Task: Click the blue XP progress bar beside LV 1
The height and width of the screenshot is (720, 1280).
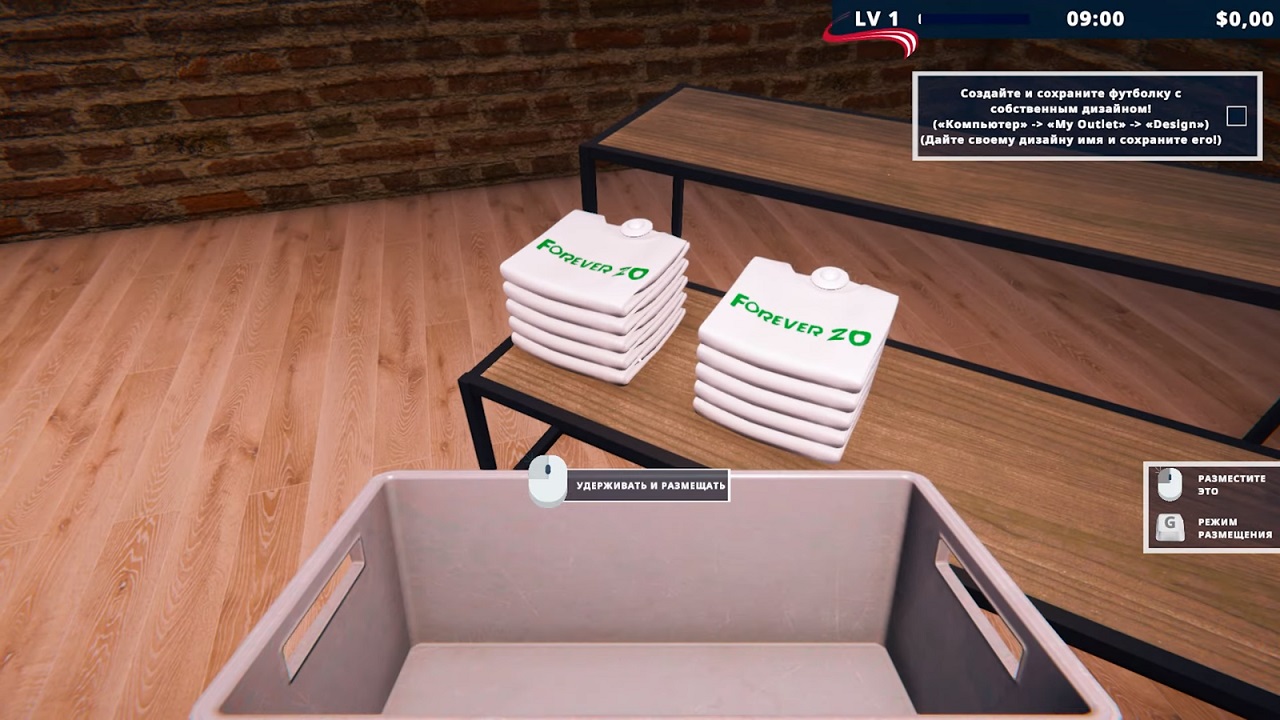Action: [x=975, y=17]
